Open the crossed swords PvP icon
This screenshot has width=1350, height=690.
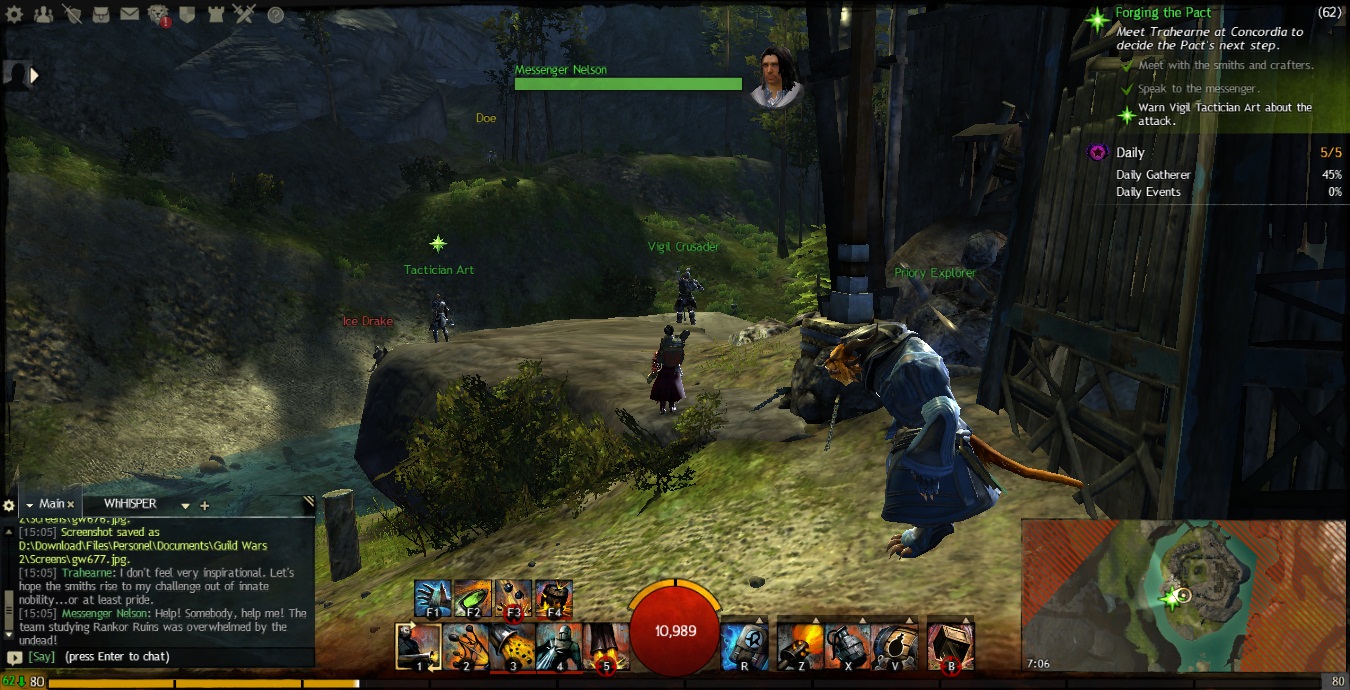coord(244,14)
